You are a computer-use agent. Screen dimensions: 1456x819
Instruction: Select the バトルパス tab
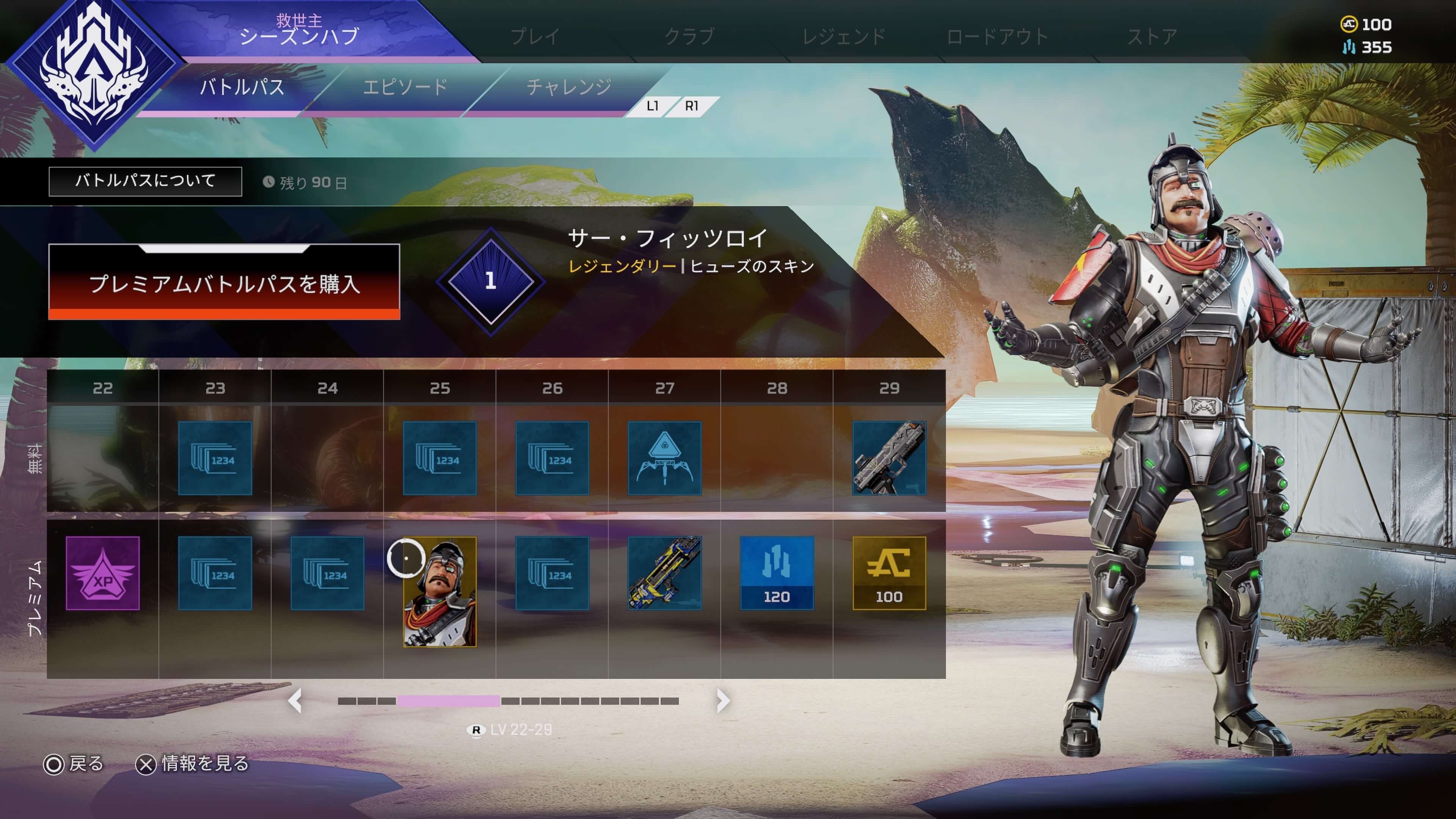click(242, 88)
